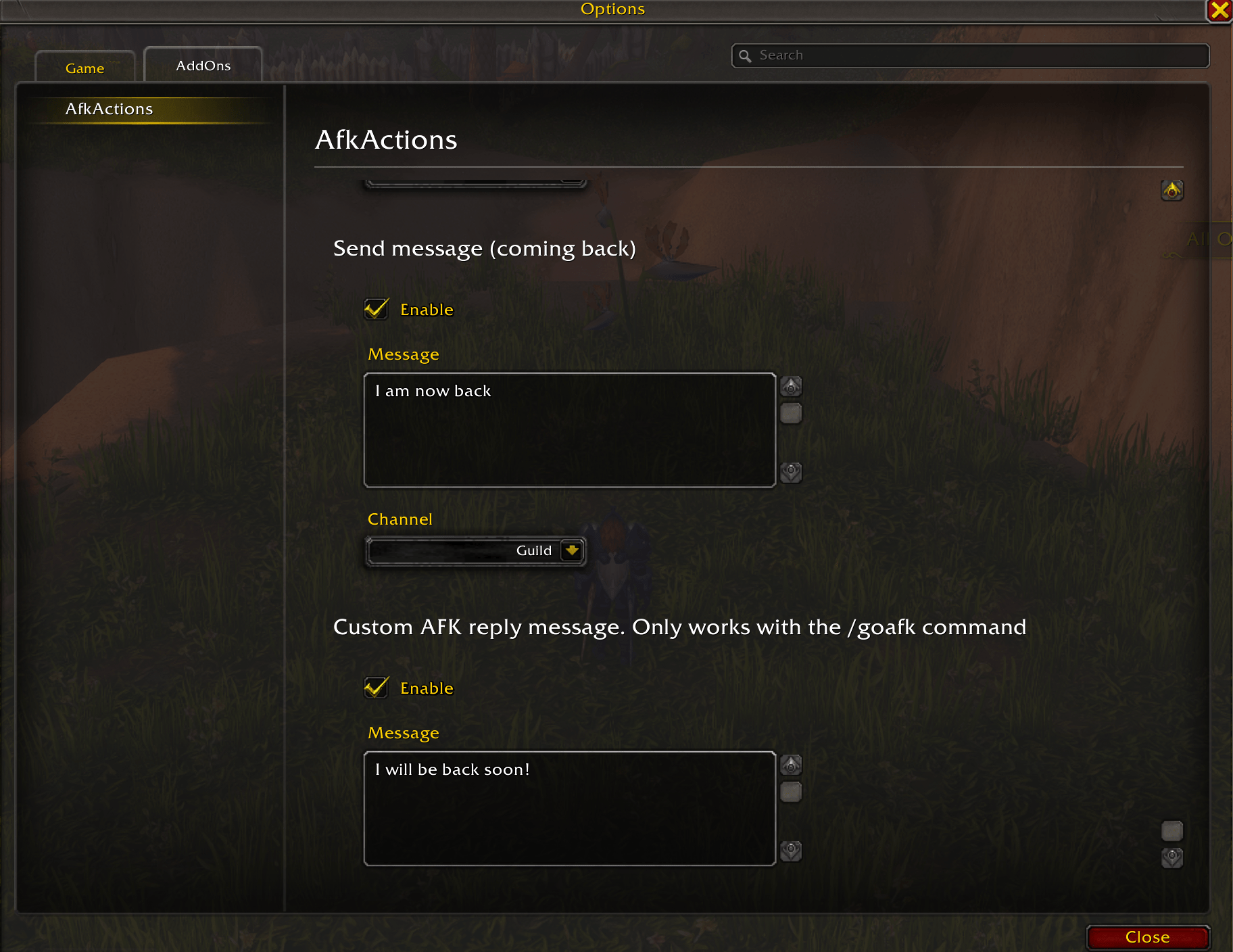
Task: Click the down-arrow icon under the coming-back message box
Action: coord(791,473)
